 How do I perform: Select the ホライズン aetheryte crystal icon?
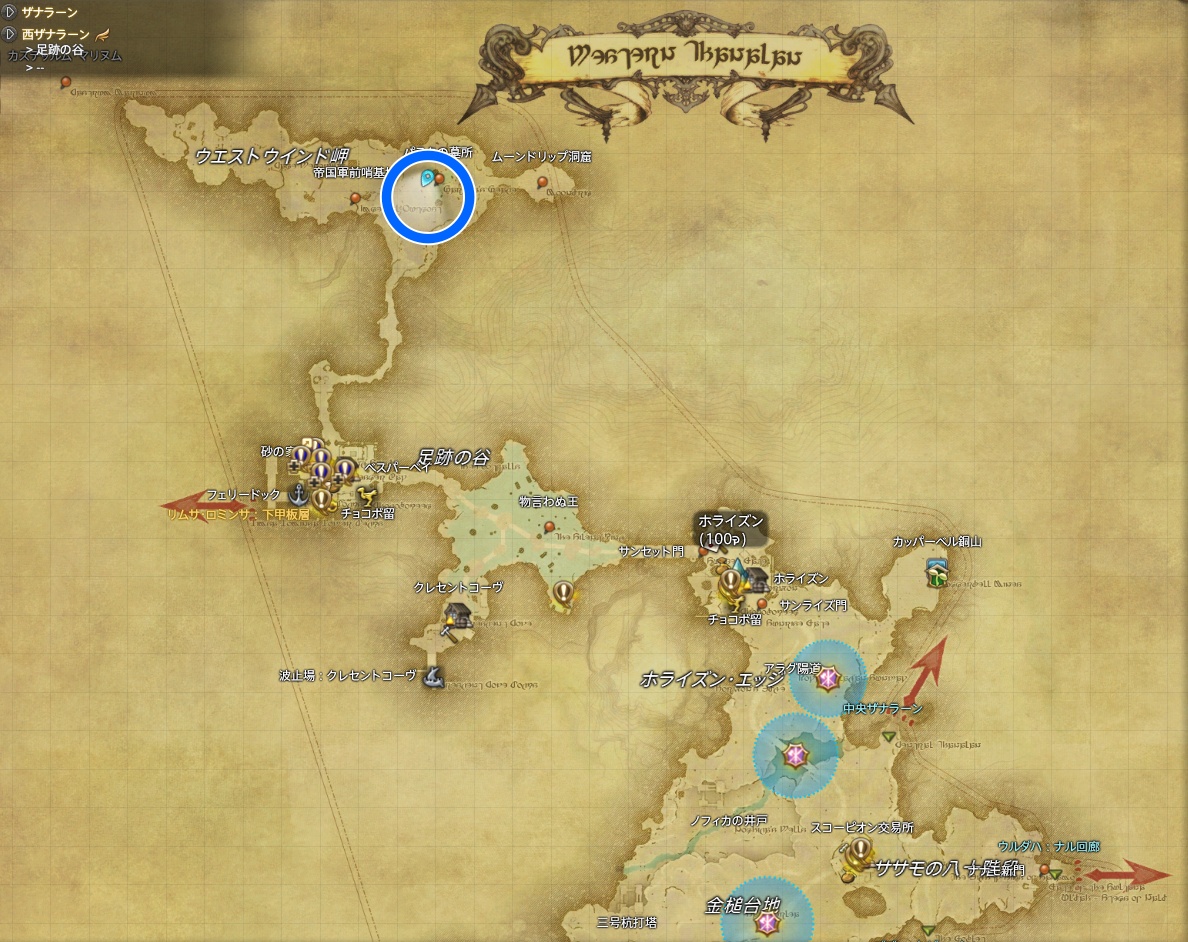[740, 571]
